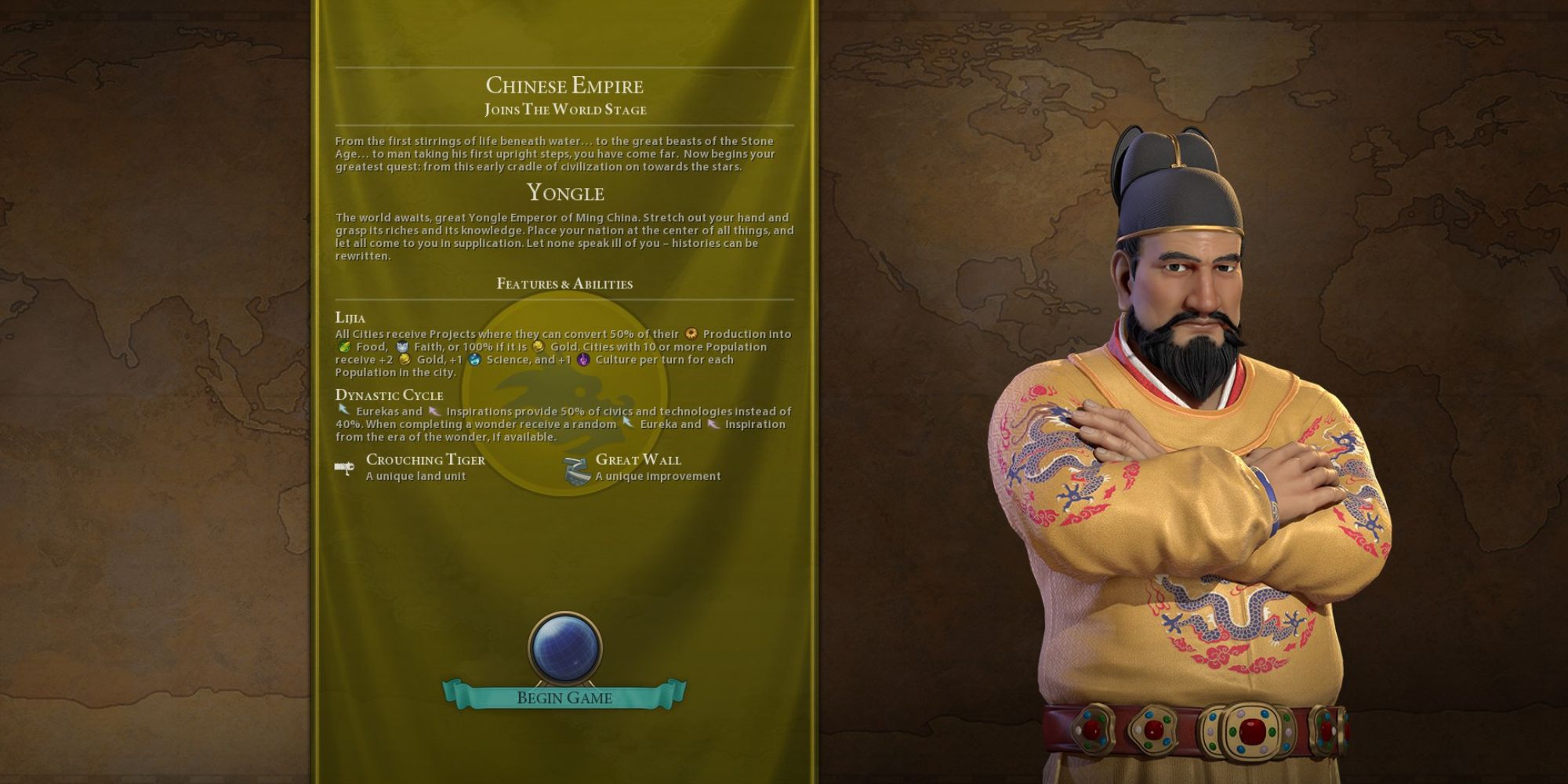Select the Science beaker icon
1568x784 pixels.
click(x=474, y=361)
